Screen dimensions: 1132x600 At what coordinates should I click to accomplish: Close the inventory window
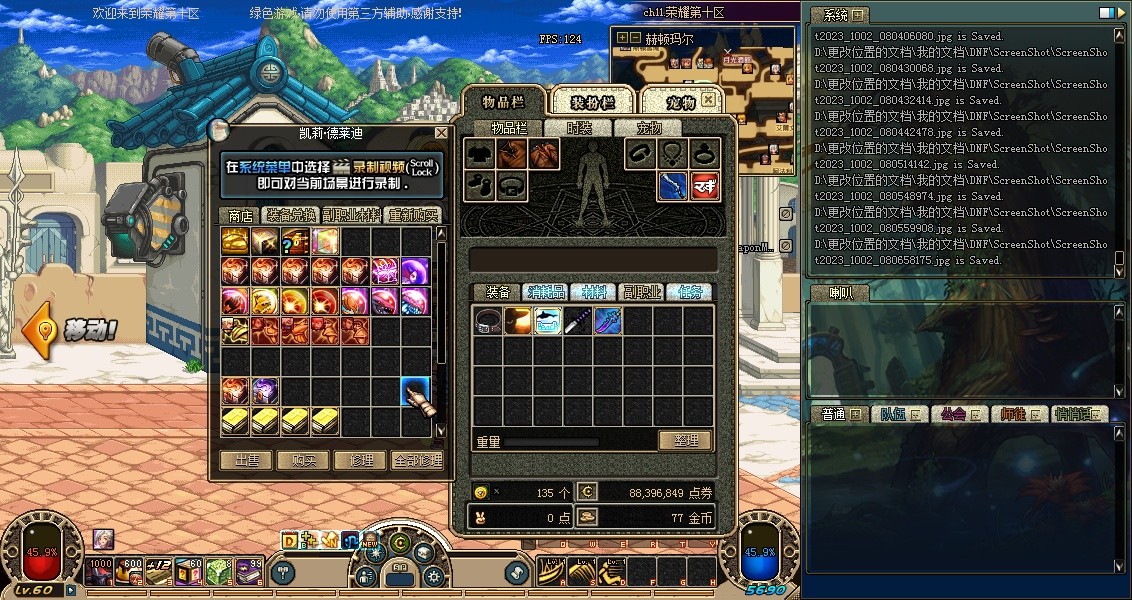pos(708,100)
